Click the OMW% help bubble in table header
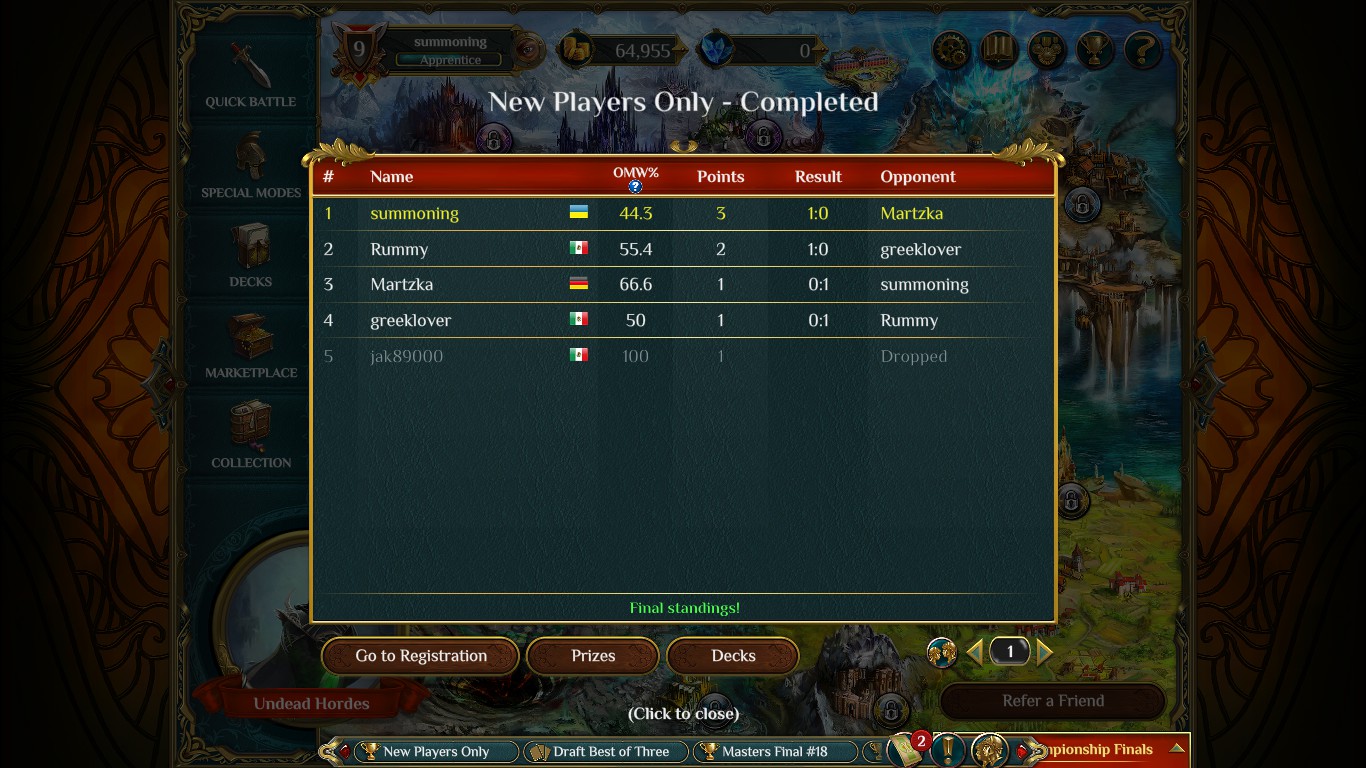The height and width of the screenshot is (768, 1366). tap(635, 187)
